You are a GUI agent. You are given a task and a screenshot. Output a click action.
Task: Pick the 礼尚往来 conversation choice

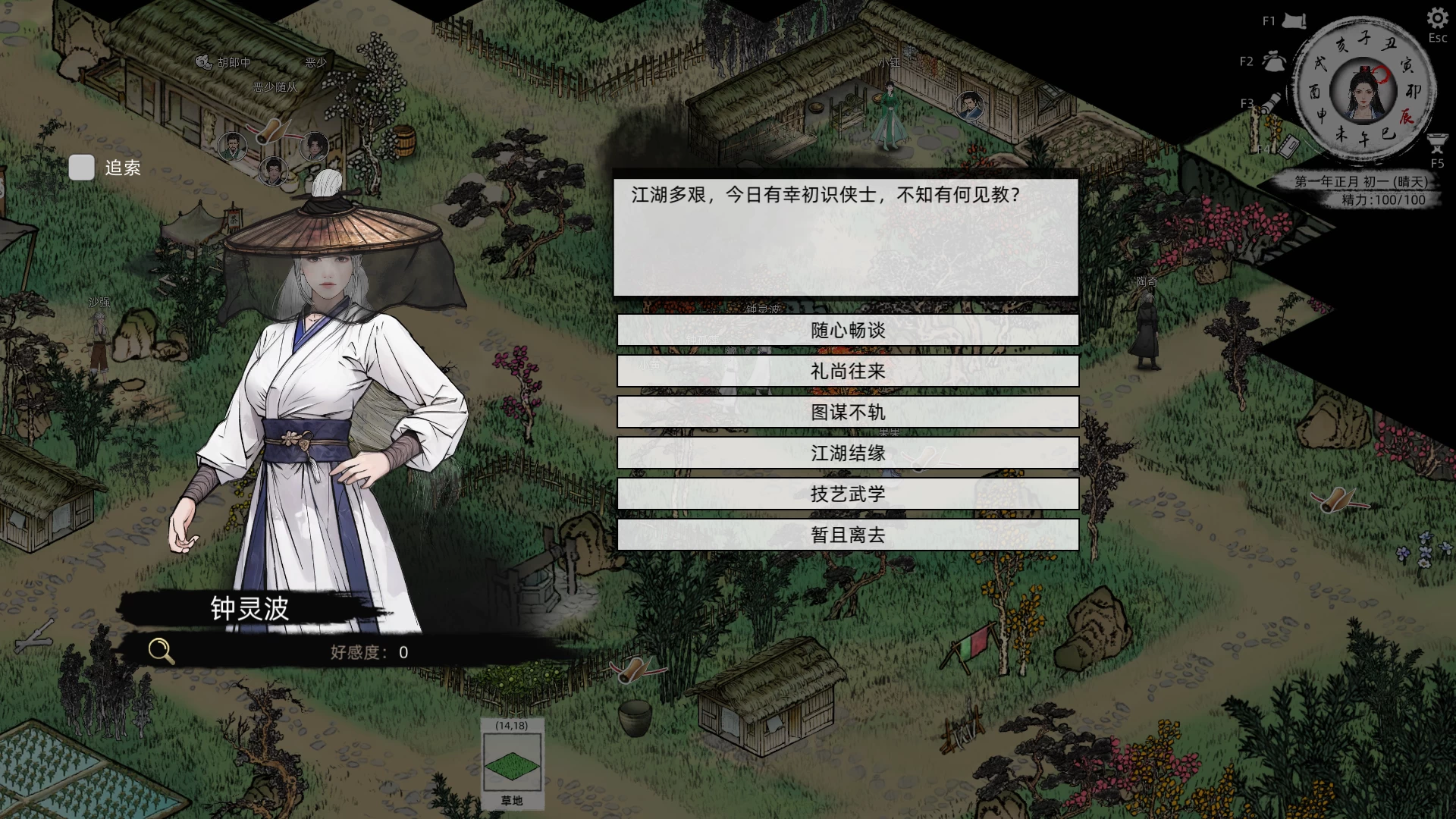pyautogui.click(x=847, y=372)
